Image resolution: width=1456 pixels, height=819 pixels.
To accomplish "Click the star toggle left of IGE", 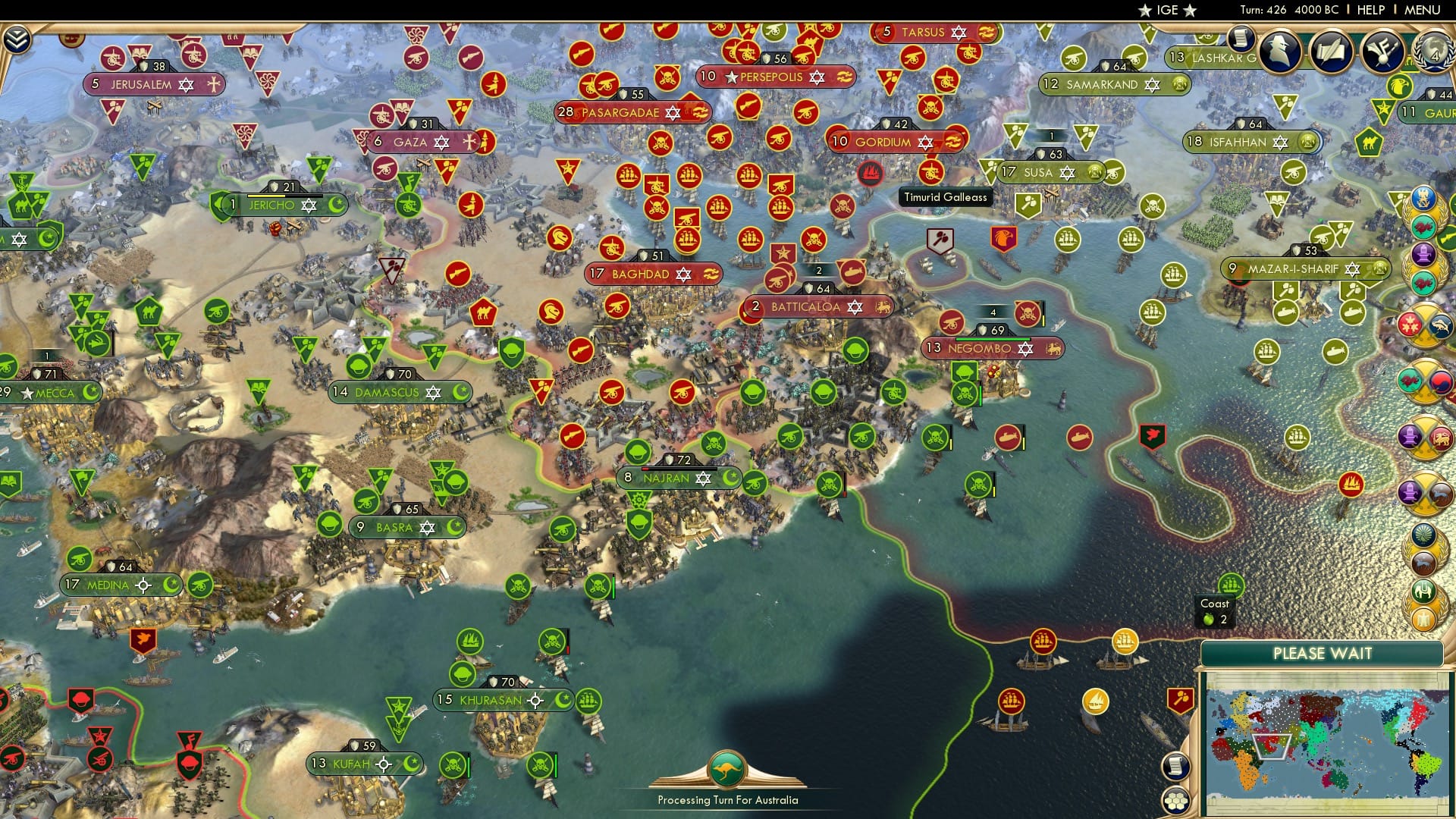I will 1145,10.
